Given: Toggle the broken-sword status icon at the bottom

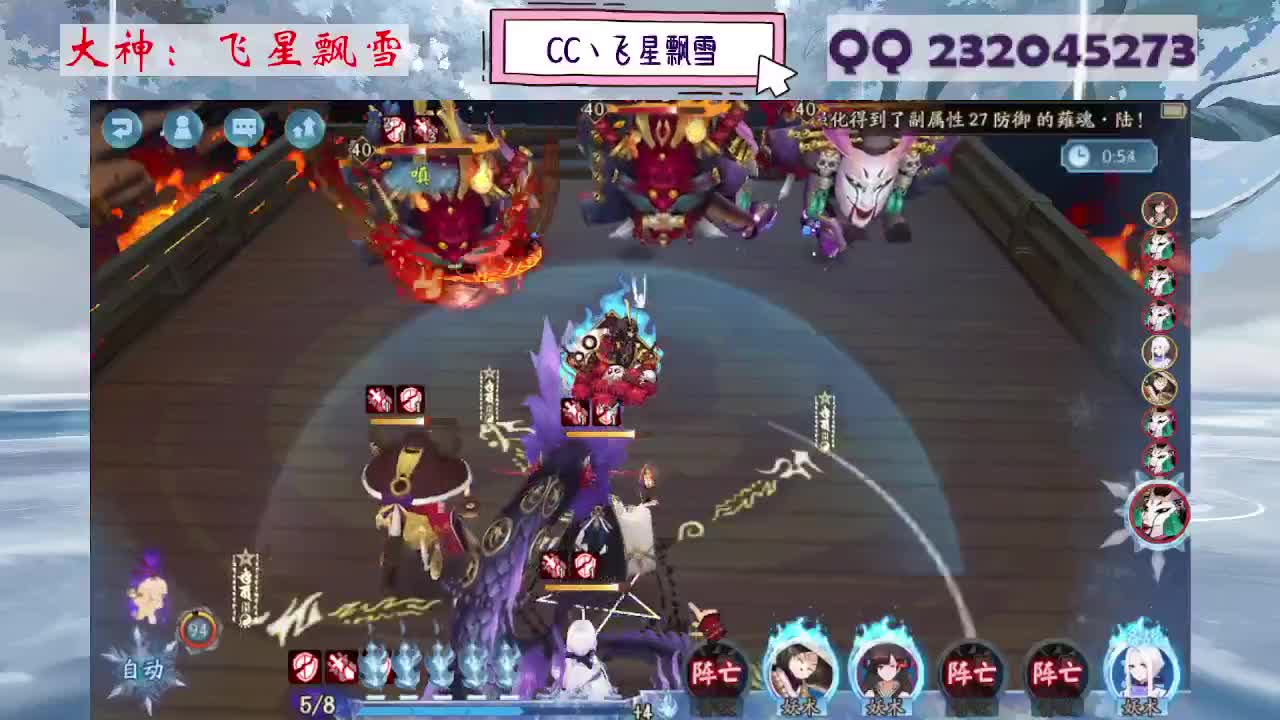Looking at the screenshot, I should 340,668.
